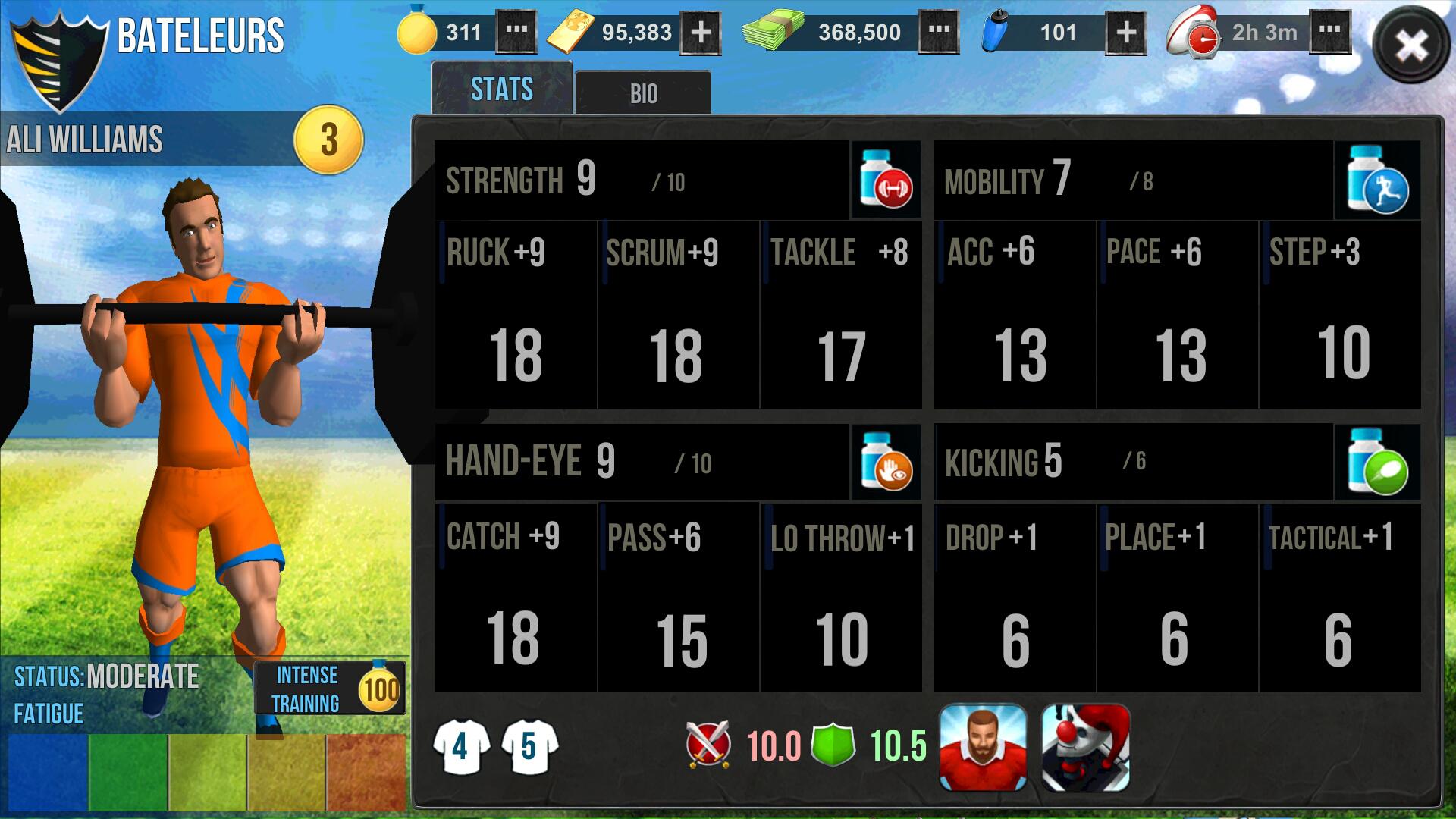This screenshot has height=819, width=1456.
Task: Buy more energy drink bottles
Action: [x=1126, y=33]
